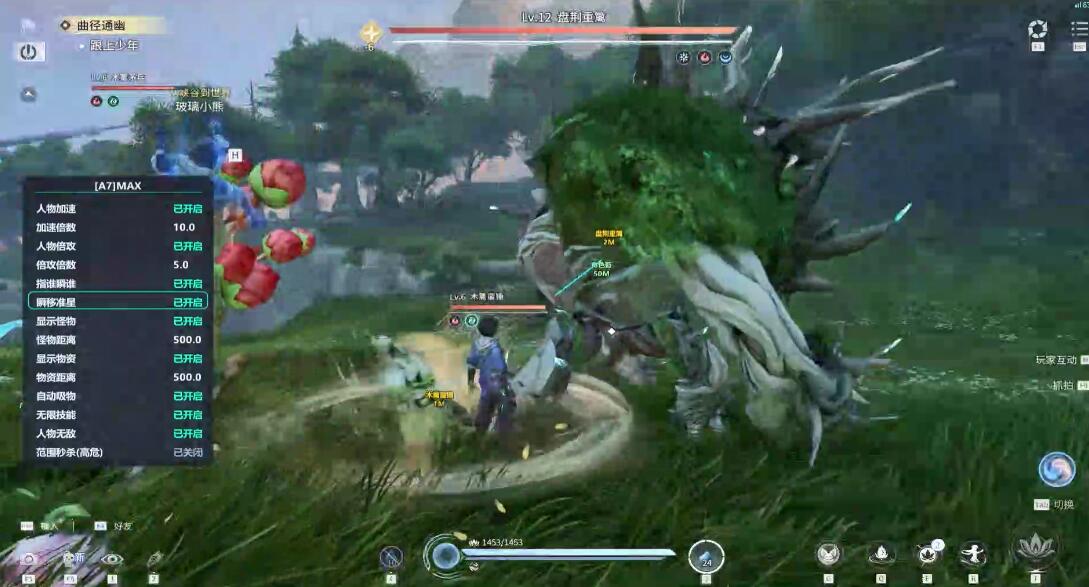Tap the swirling orb switch button

click(1056, 469)
